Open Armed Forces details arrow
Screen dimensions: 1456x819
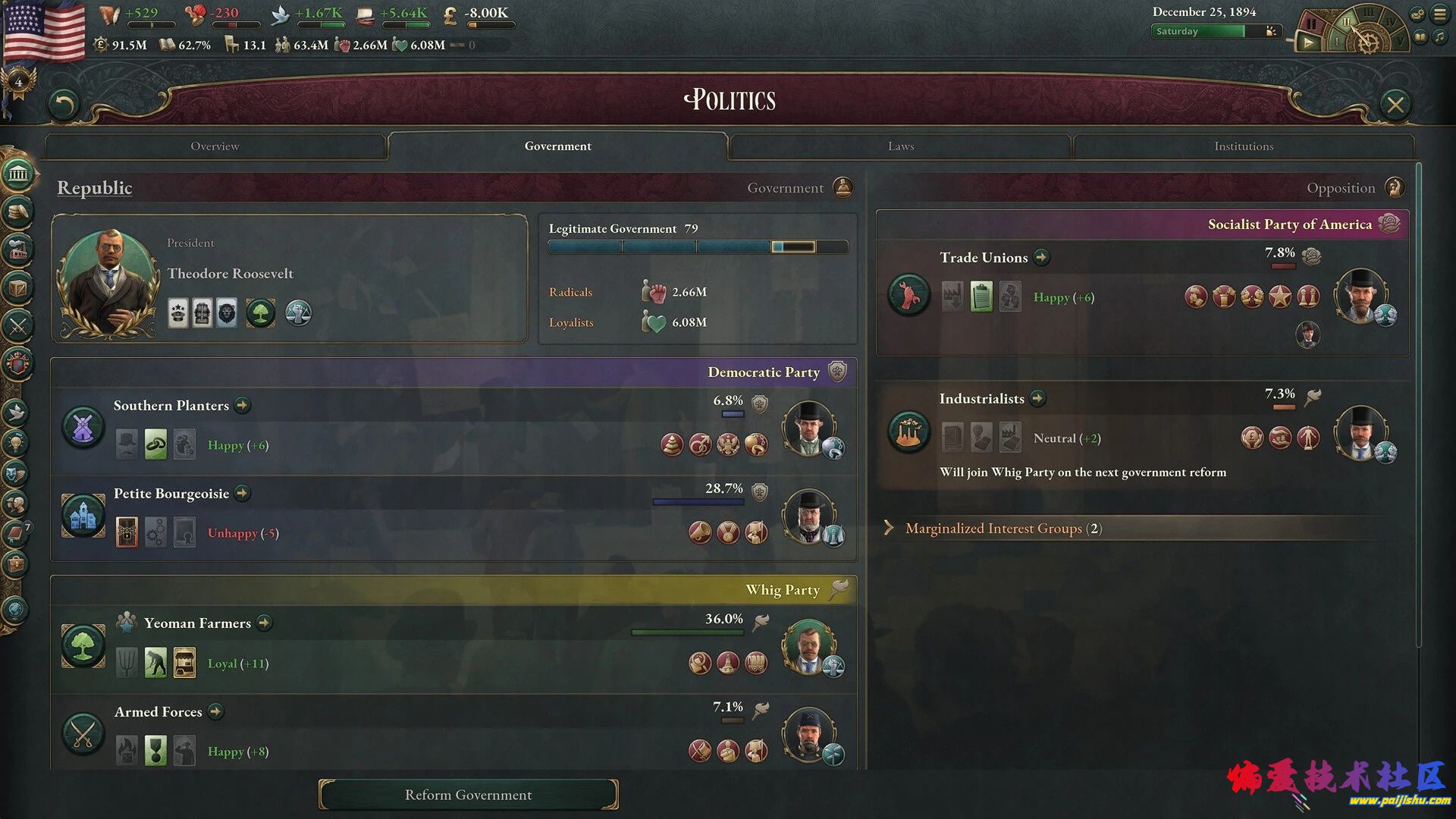pos(216,712)
